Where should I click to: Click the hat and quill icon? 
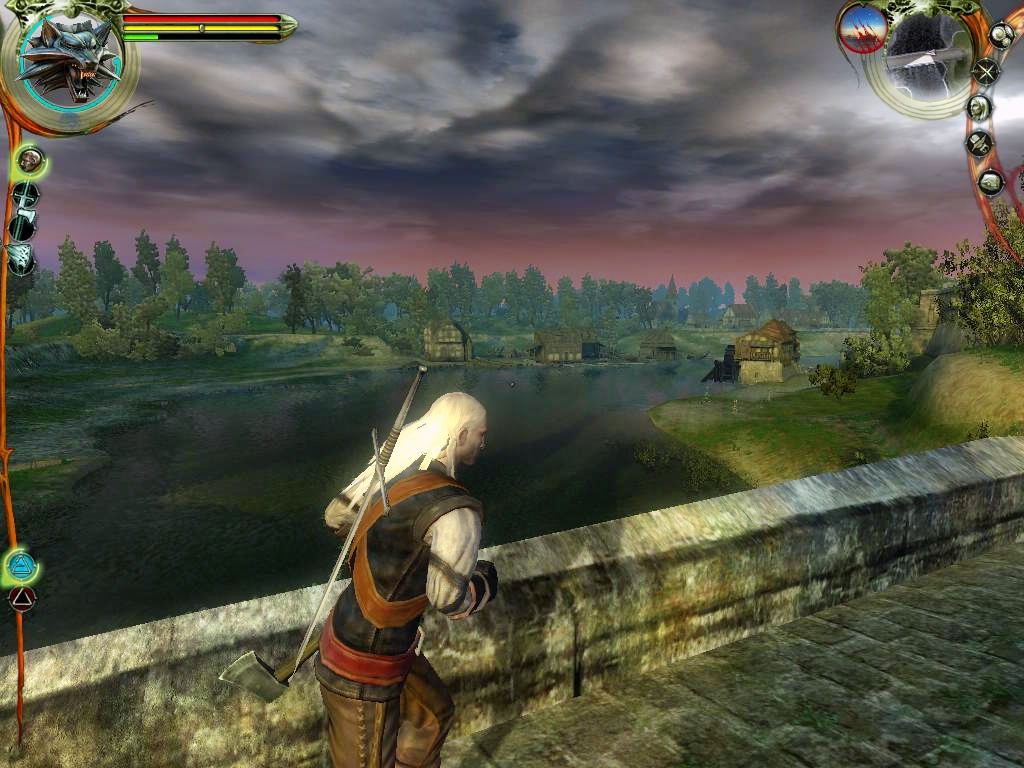978,145
